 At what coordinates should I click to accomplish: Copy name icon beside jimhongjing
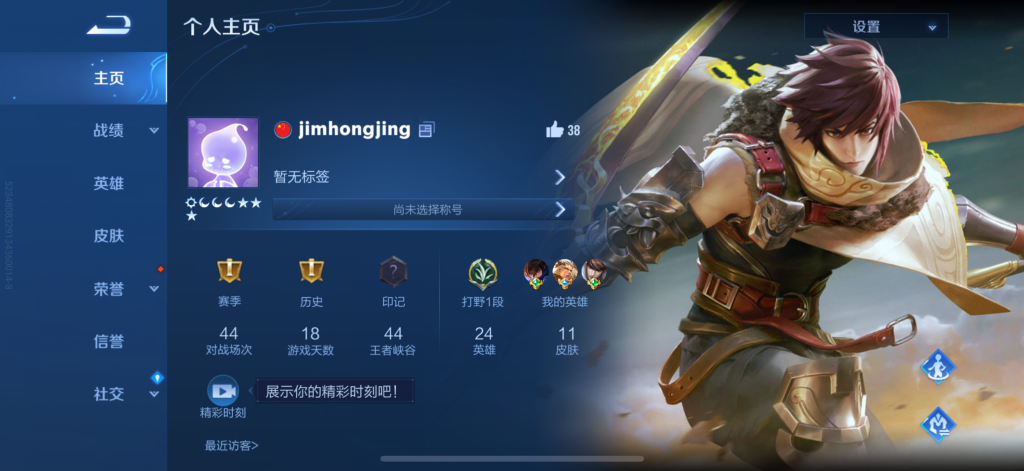point(427,130)
